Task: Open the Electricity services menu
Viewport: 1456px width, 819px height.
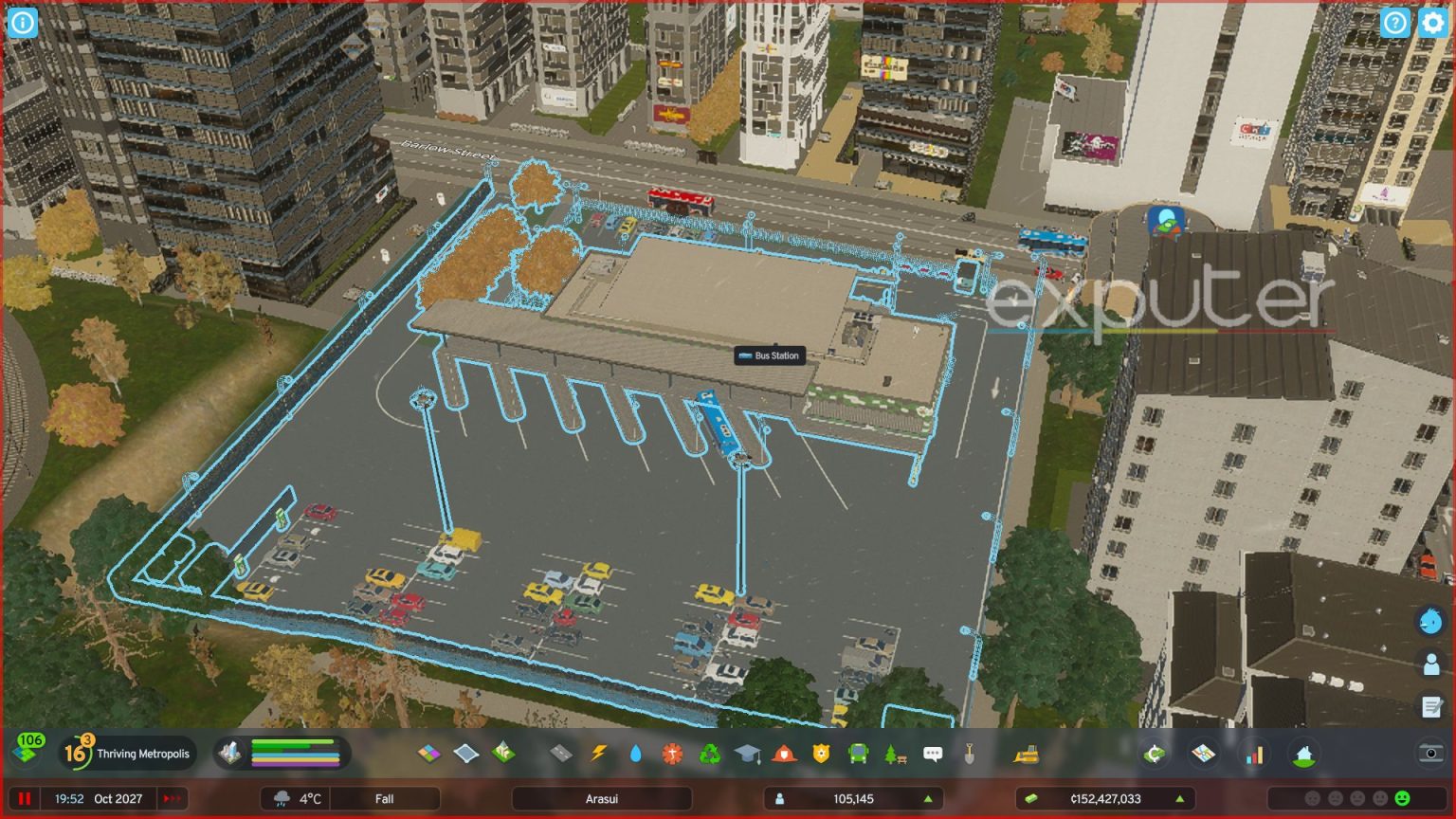Action: pos(598,755)
